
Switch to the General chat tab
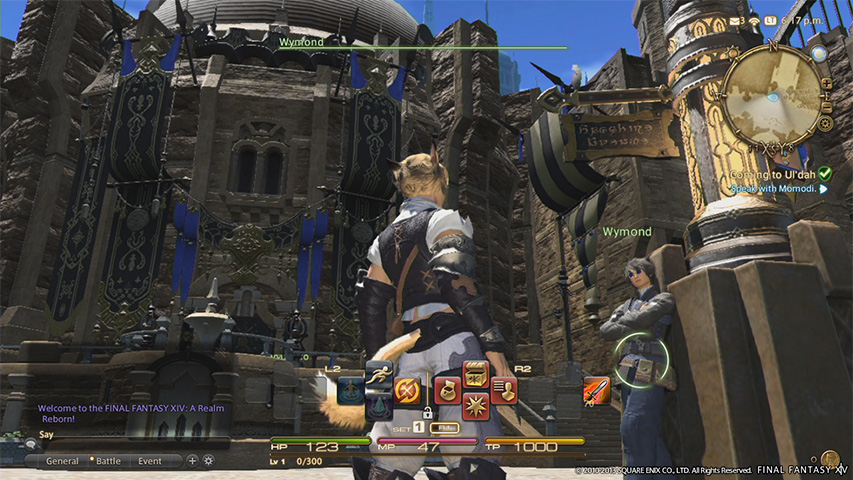click(62, 461)
